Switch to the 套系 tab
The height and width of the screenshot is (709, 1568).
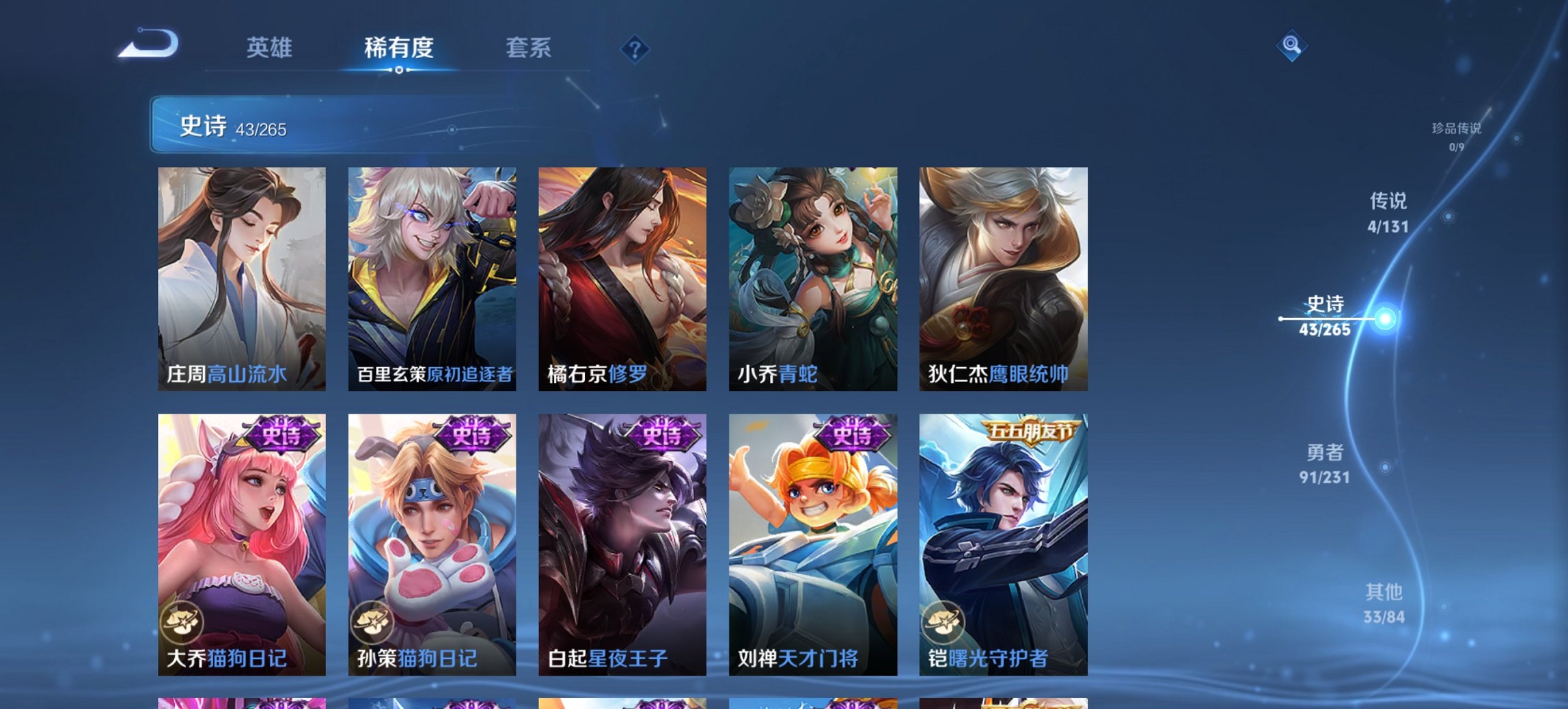pos(529,49)
